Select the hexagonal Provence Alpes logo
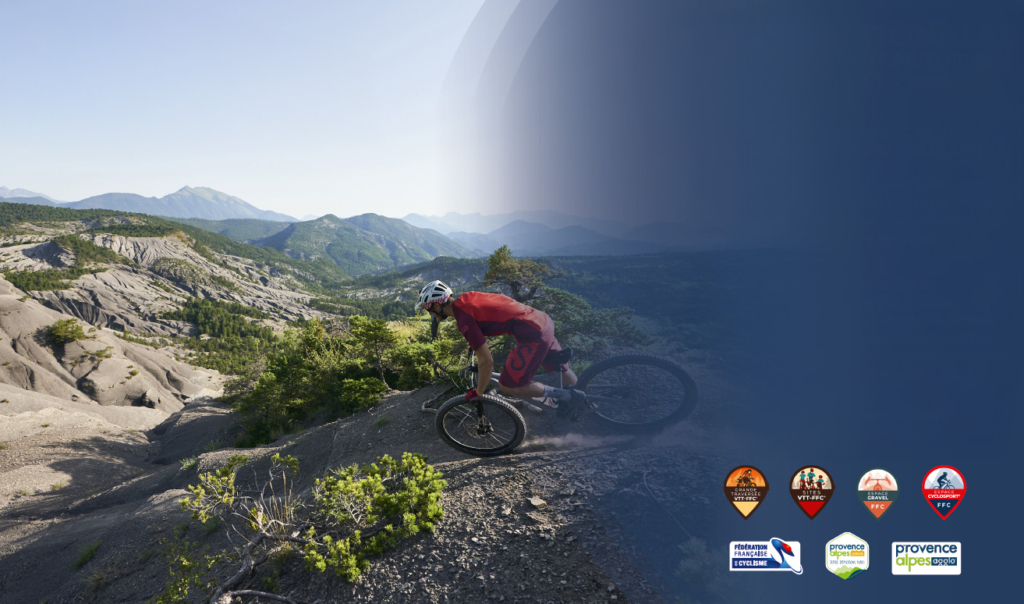 click(846, 555)
